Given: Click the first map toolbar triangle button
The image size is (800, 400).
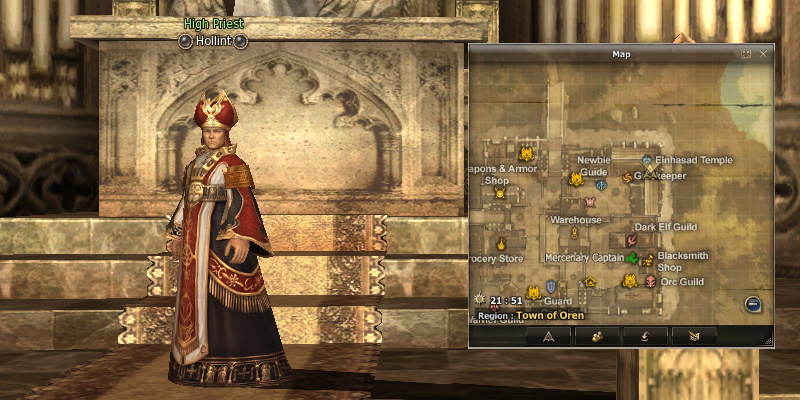Looking at the screenshot, I should [x=548, y=336].
